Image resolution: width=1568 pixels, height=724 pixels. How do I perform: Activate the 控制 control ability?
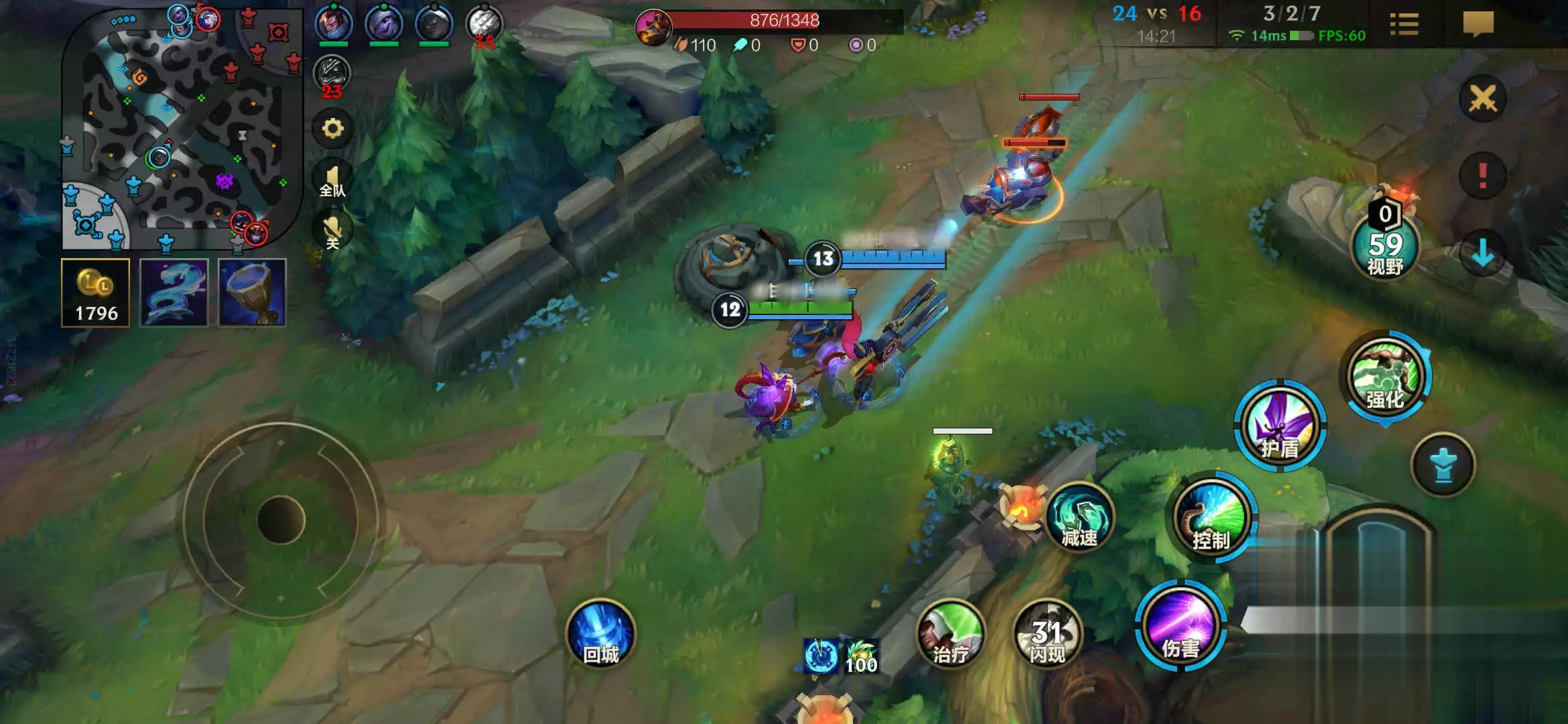pyautogui.click(x=1211, y=519)
